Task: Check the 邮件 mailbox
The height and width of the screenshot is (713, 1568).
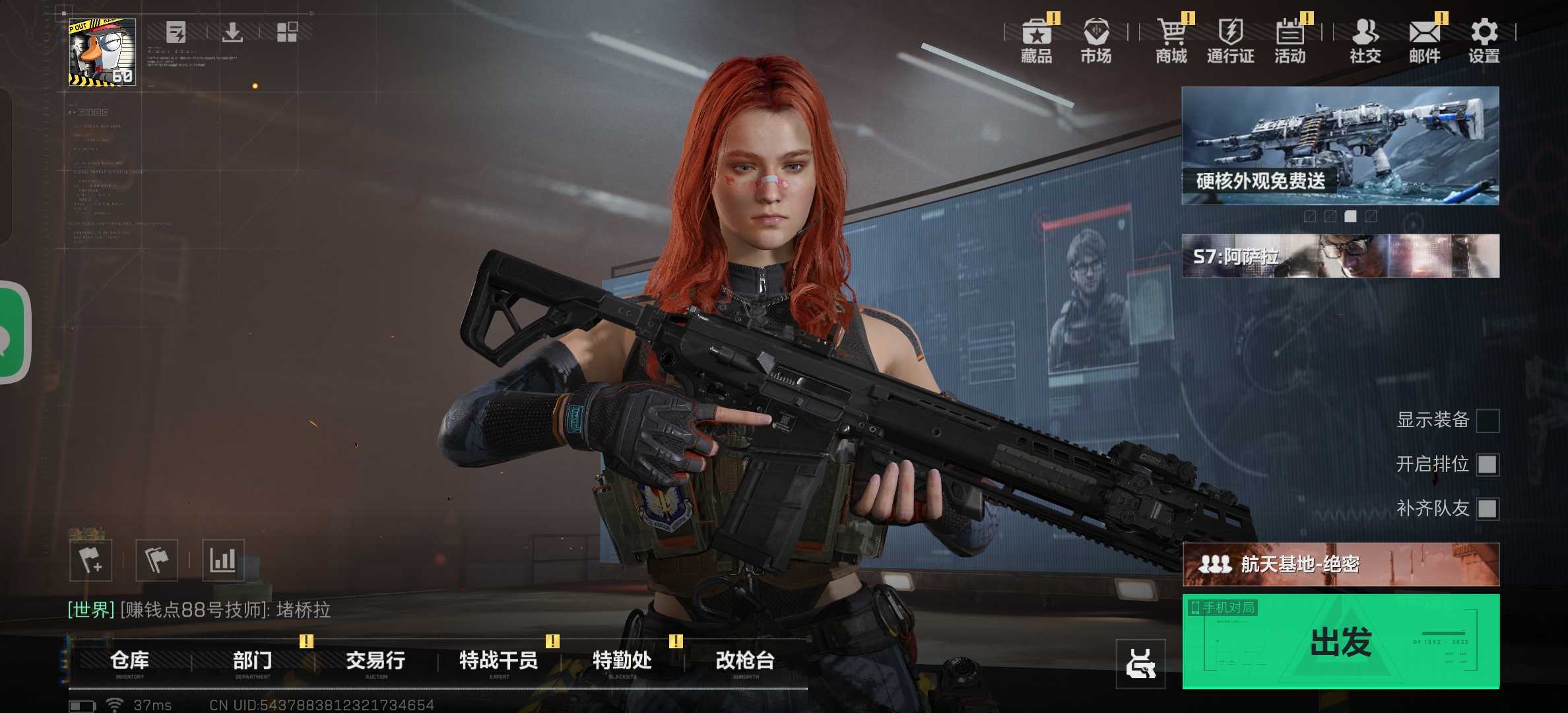Action: click(1424, 41)
